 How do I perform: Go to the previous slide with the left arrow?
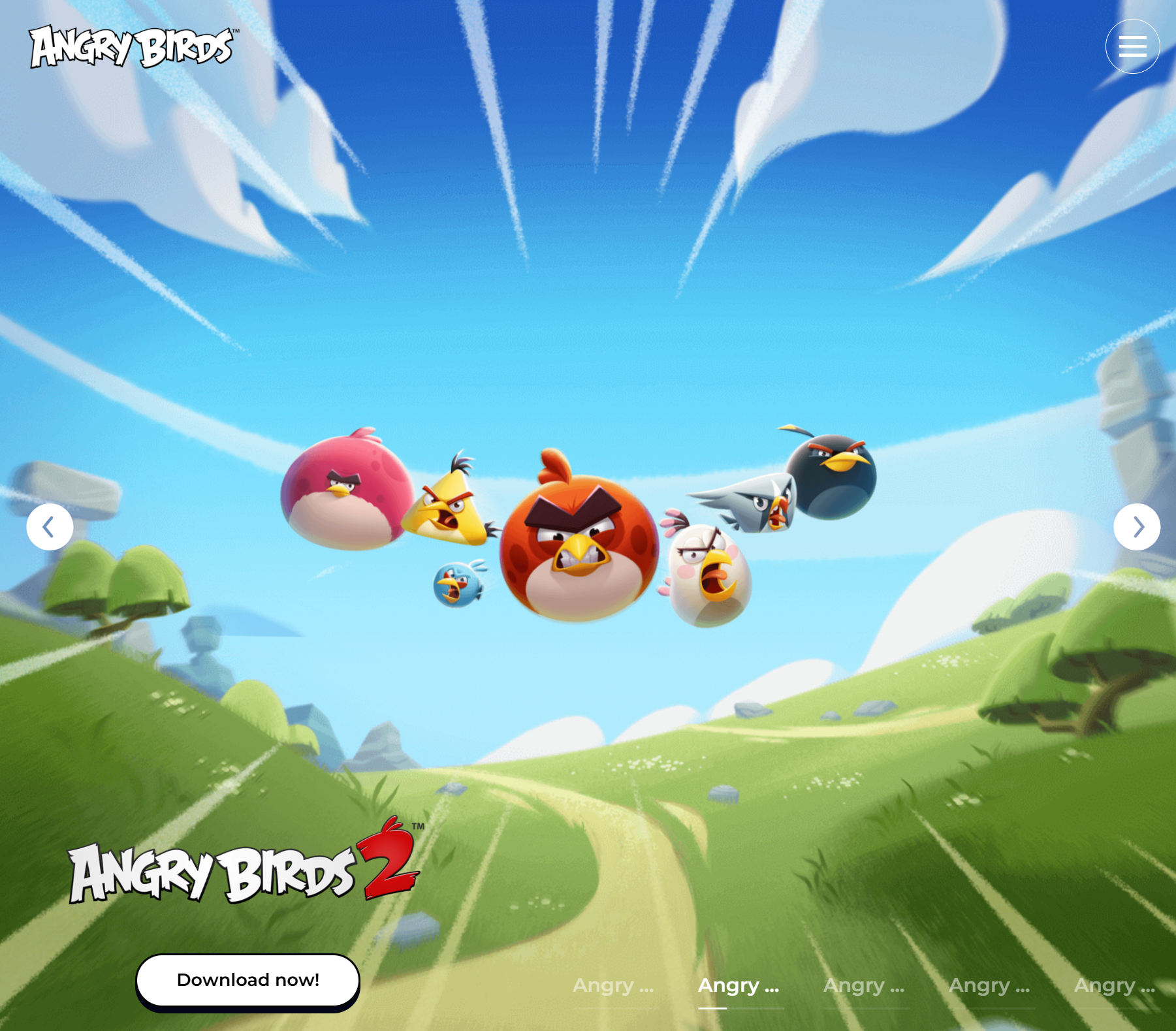[x=50, y=526]
